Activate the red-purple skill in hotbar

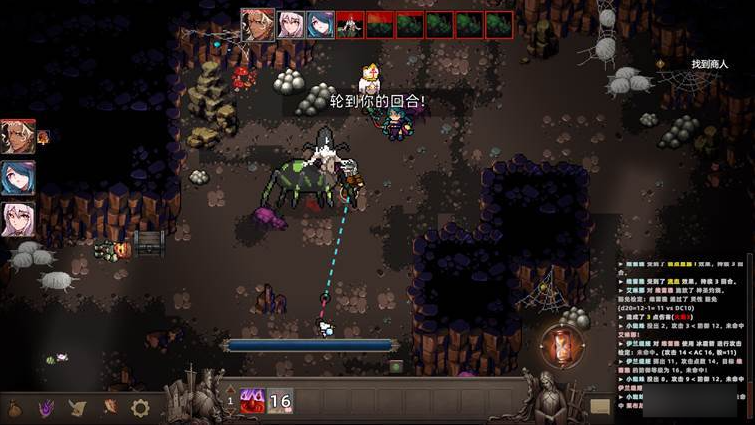click(x=251, y=401)
